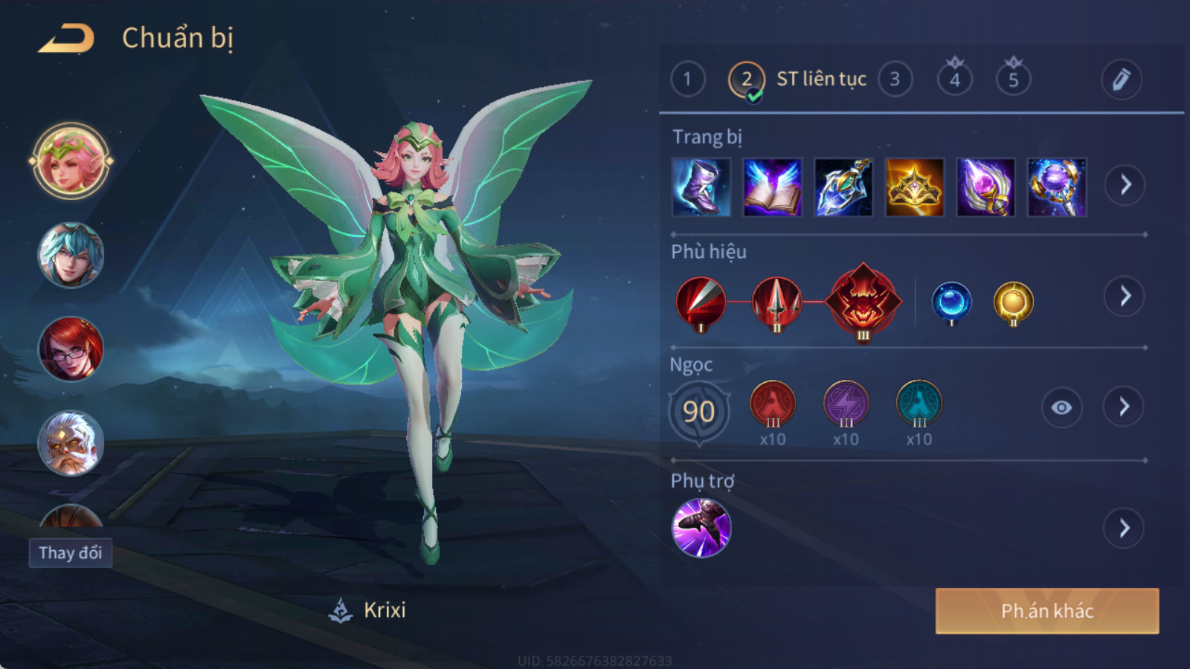Select the purple boots equipment item
Viewport: 1190px width, 669px height.
(x=701, y=187)
